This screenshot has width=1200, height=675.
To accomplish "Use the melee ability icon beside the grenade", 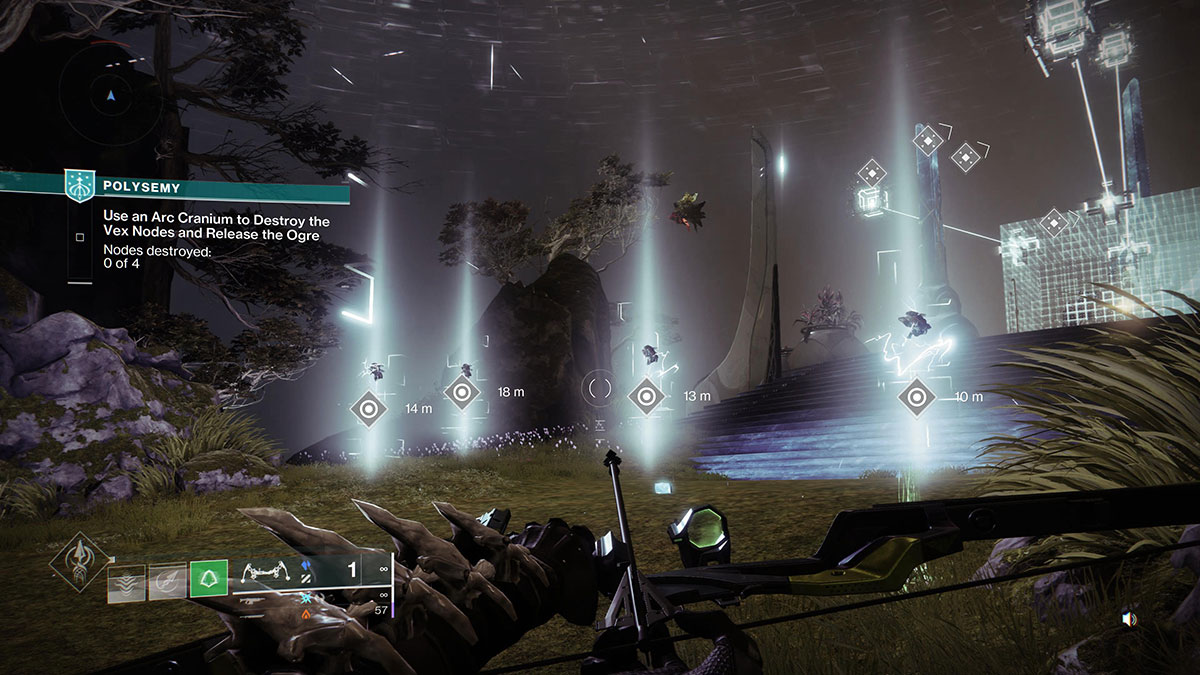I will click(167, 580).
